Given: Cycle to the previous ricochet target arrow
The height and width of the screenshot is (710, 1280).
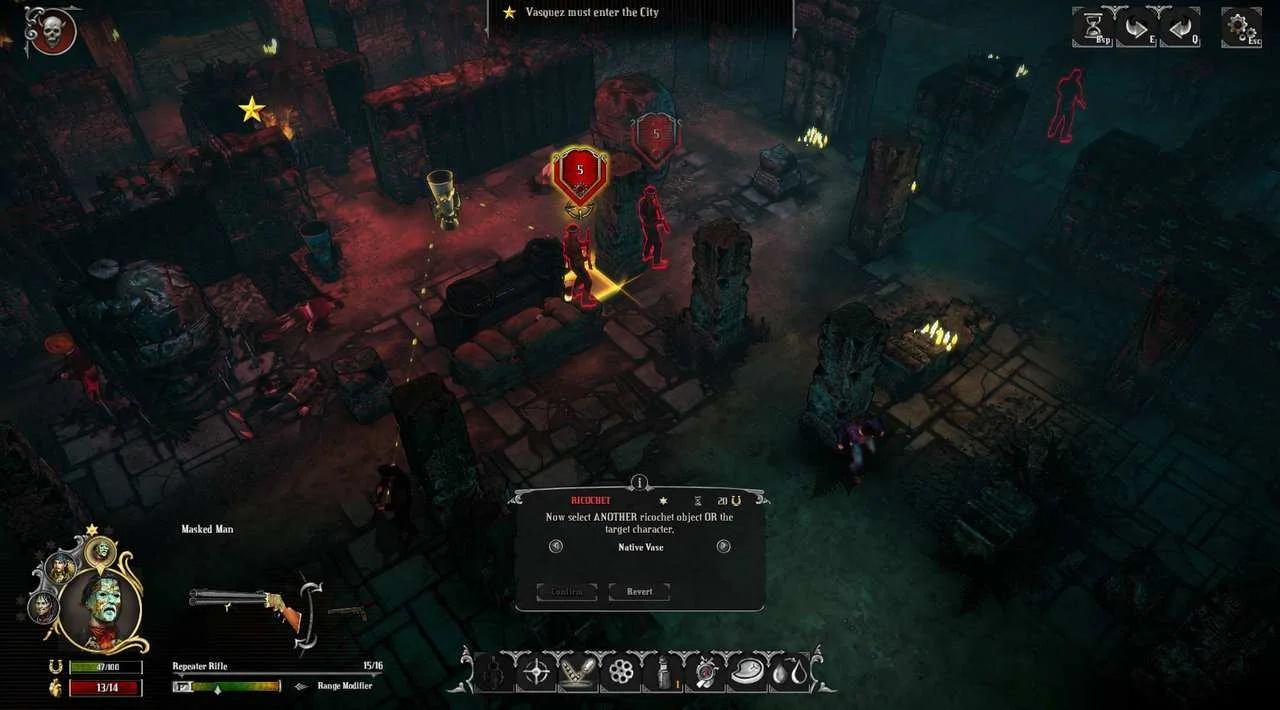Looking at the screenshot, I should [x=556, y=546].
